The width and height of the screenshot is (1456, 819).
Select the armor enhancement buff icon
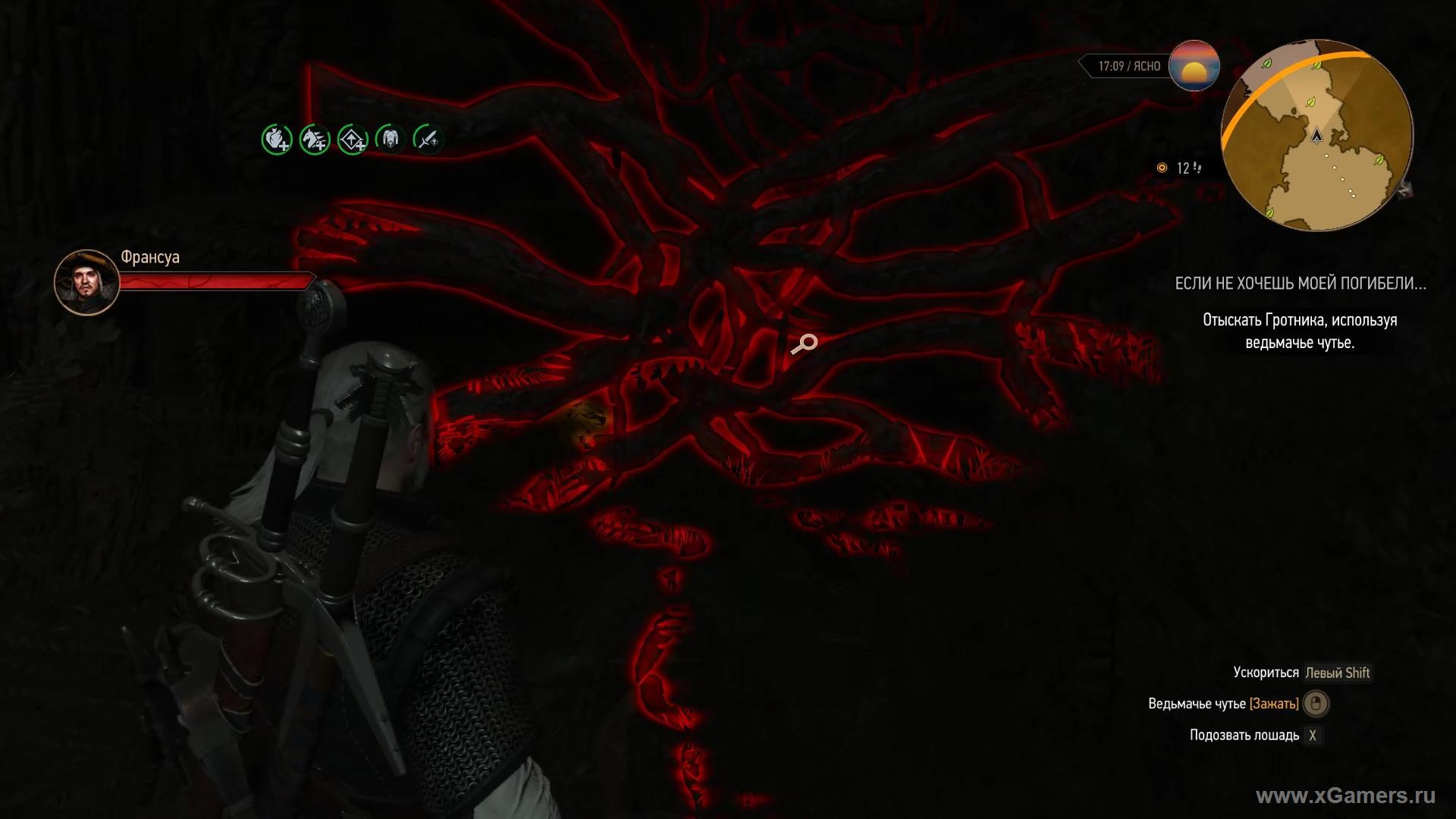[391, 139]
